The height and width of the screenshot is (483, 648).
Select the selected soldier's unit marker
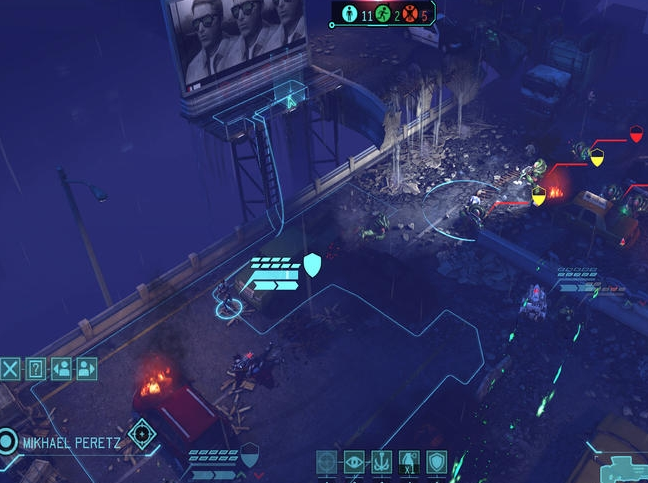(x=228, y=305)
